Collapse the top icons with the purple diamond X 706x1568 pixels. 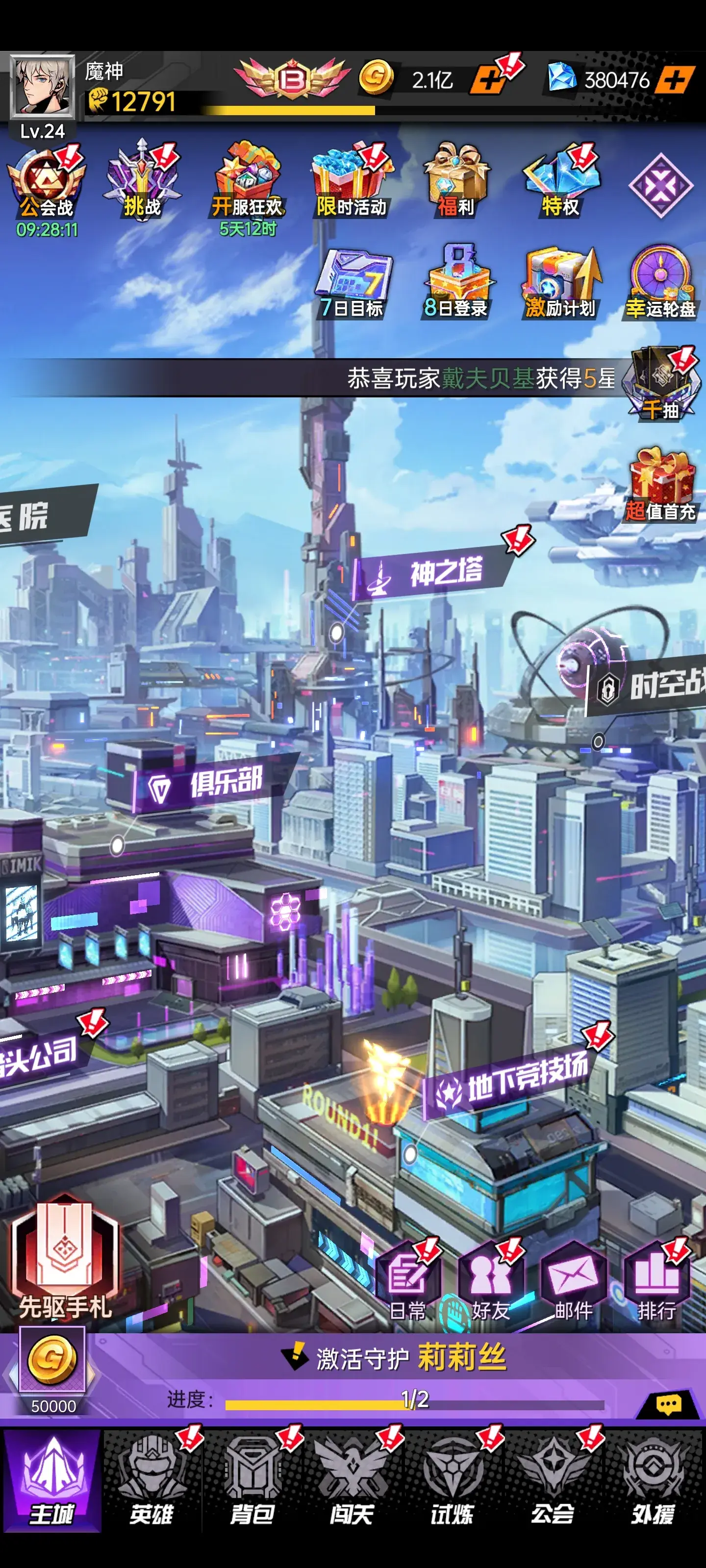(x=661, y=186)
